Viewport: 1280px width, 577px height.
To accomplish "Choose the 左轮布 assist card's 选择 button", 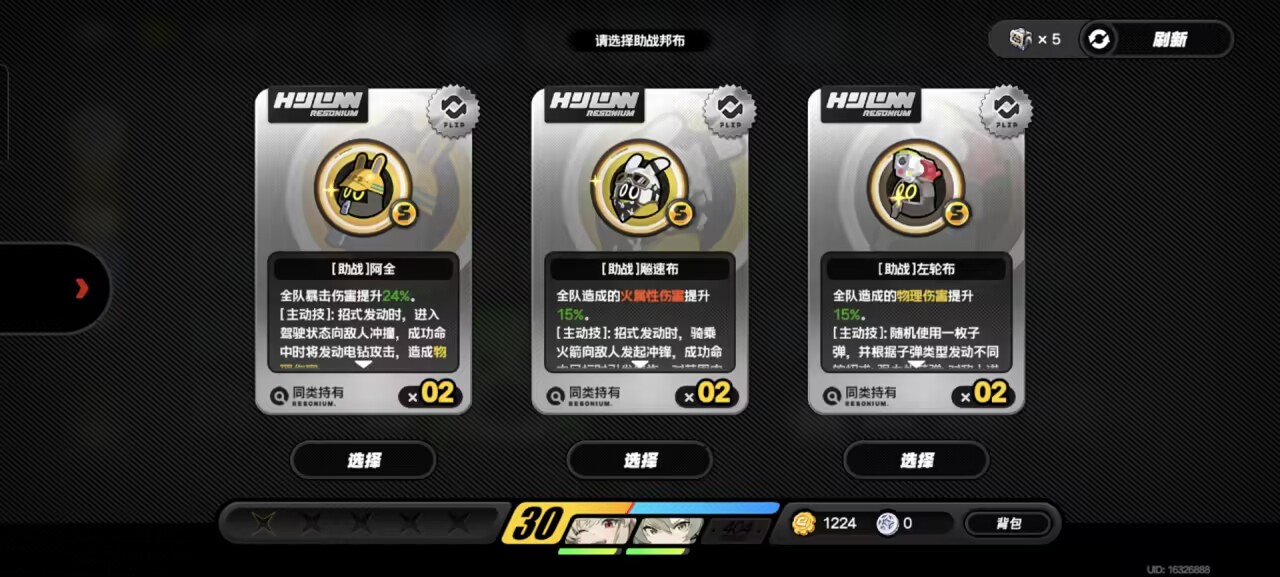I will point(916,460).
